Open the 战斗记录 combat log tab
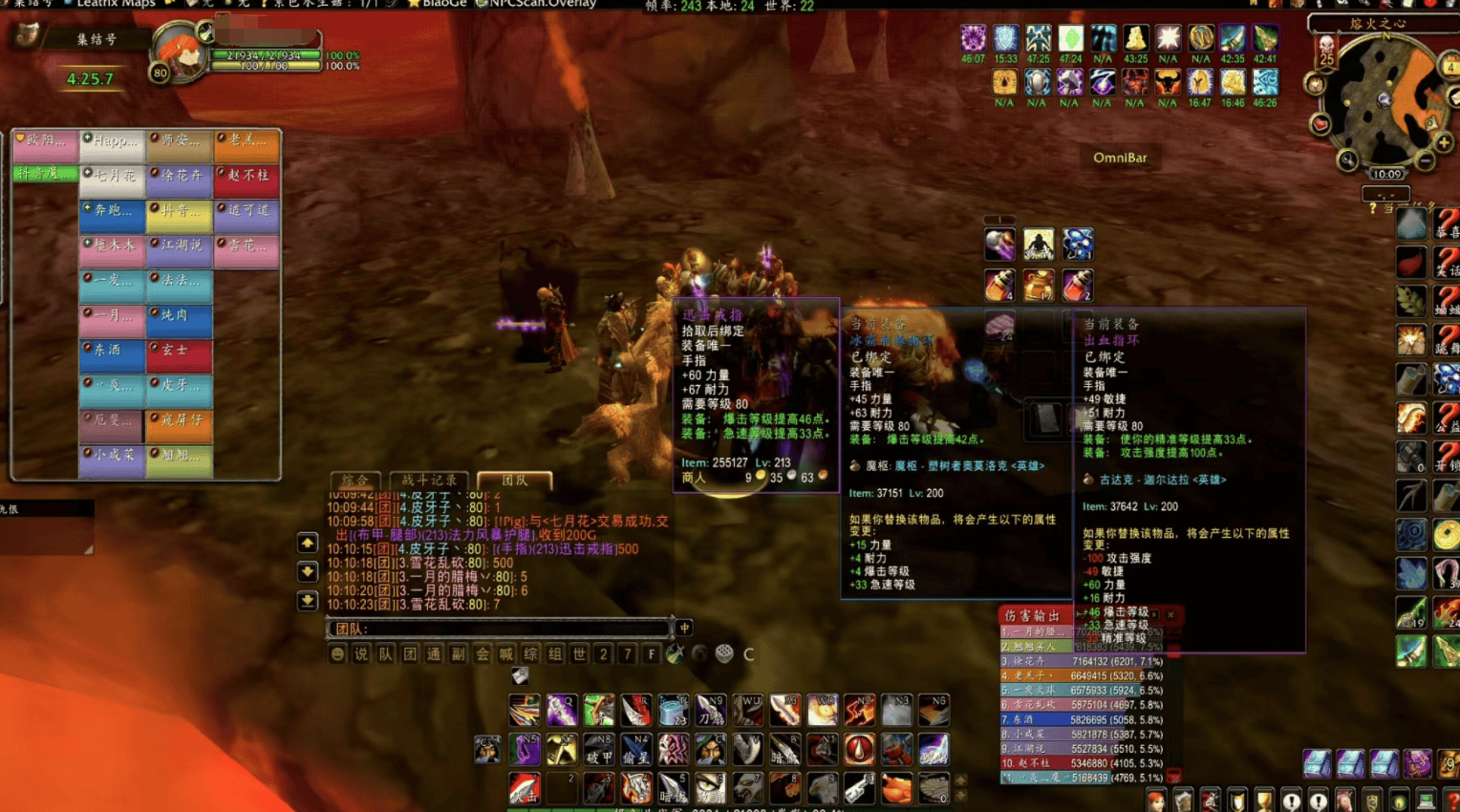The image size is (1460, 812). [x=429, y=480]
